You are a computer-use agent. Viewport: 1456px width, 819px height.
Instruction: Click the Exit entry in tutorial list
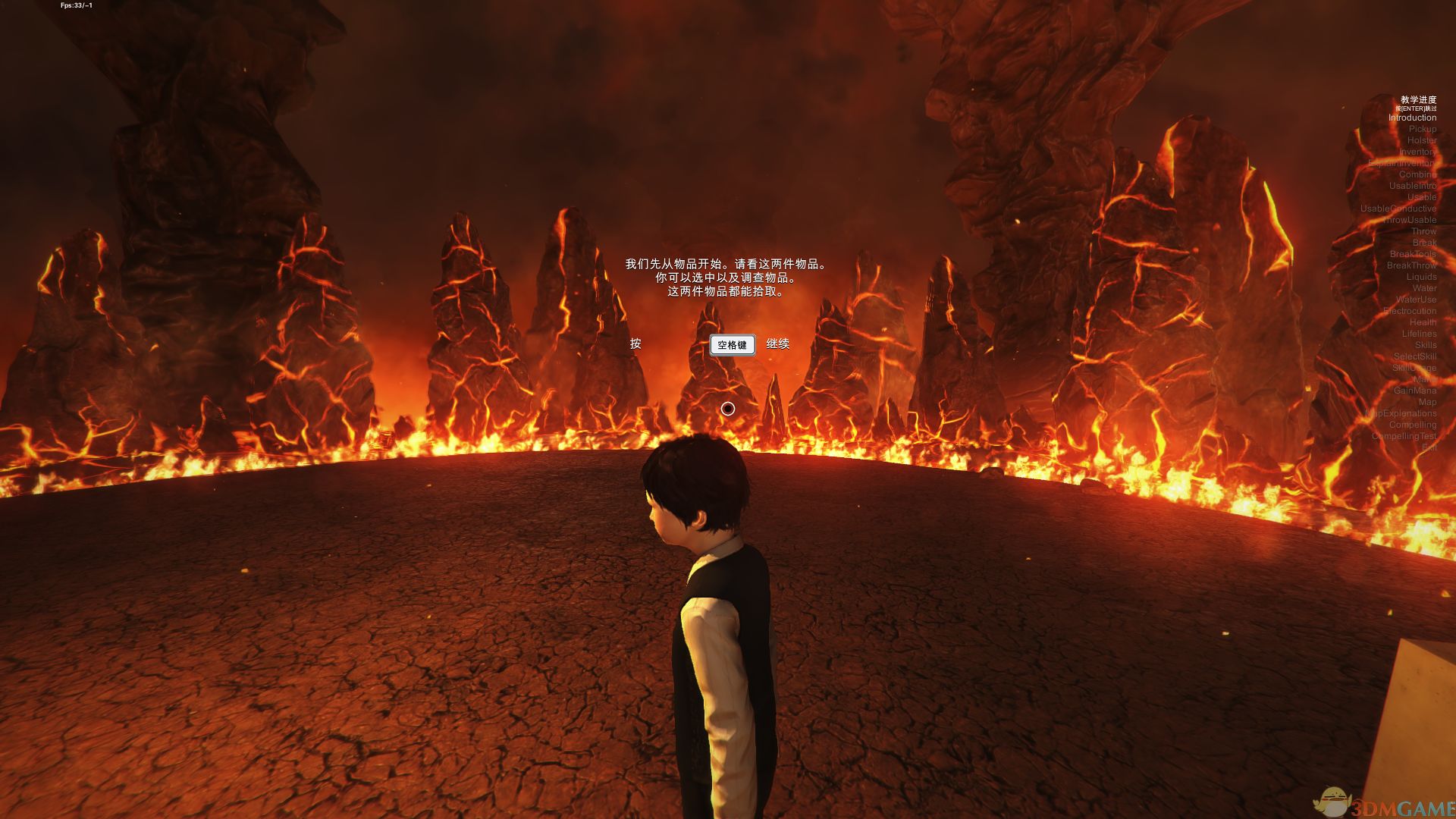pyautogui.click(x=1429, y=447)
